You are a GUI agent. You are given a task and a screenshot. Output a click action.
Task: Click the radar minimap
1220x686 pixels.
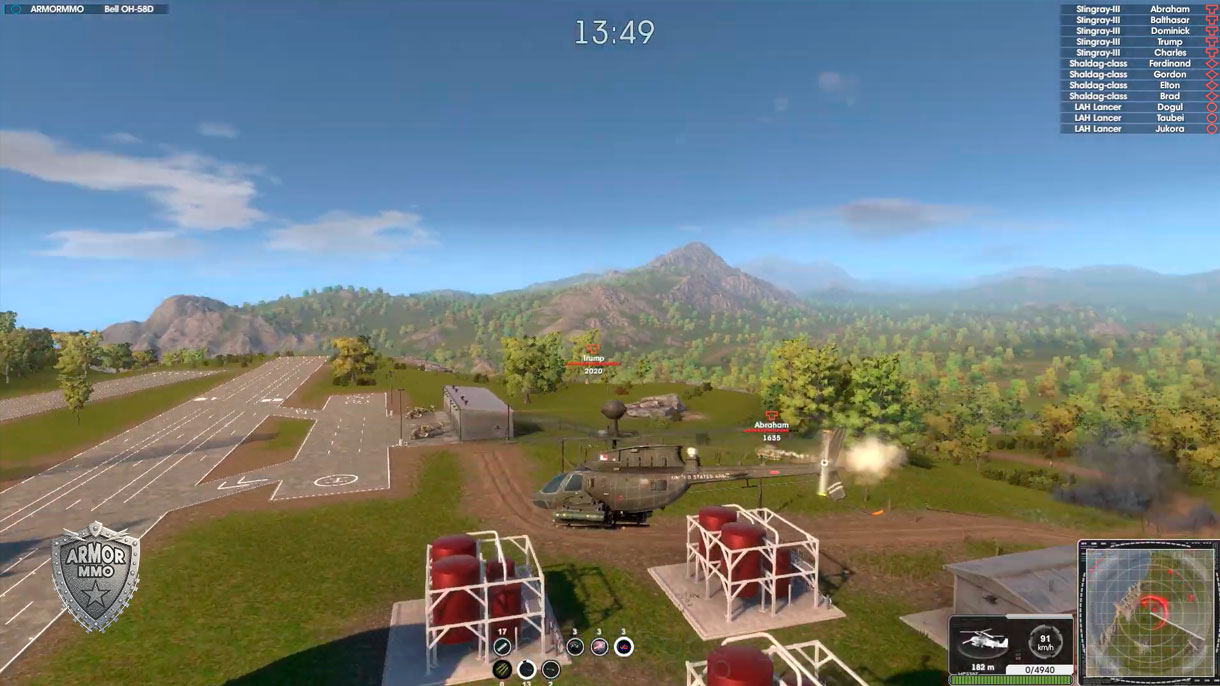click(1147, 613)
